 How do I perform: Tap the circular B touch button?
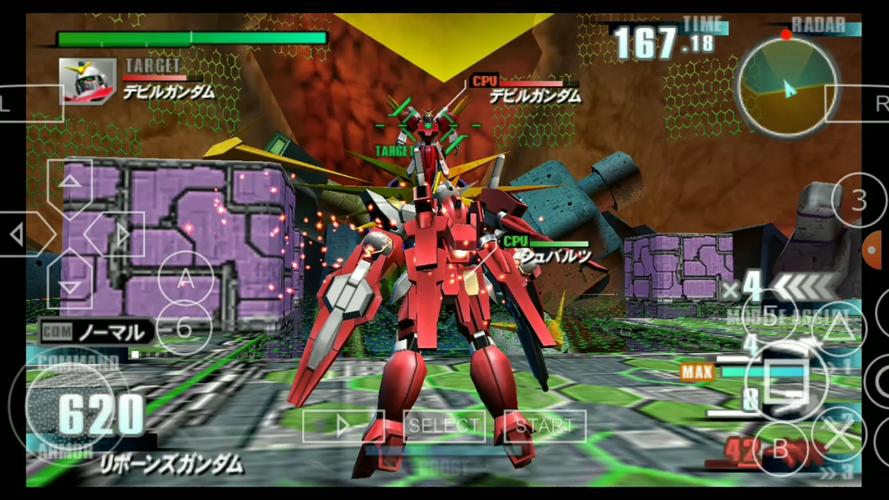coord(779,449)
